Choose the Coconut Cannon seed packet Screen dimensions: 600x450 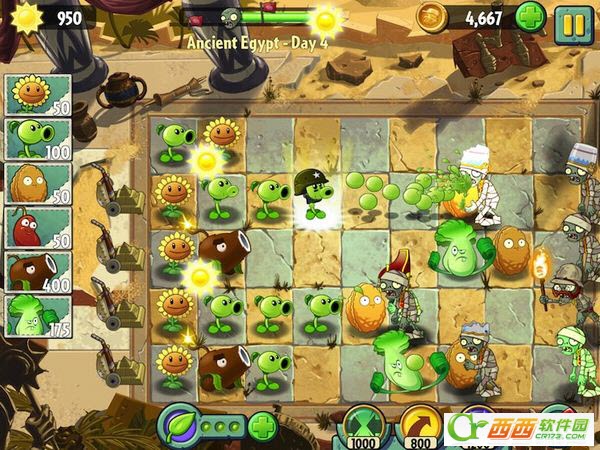click(x=37, y=272)
